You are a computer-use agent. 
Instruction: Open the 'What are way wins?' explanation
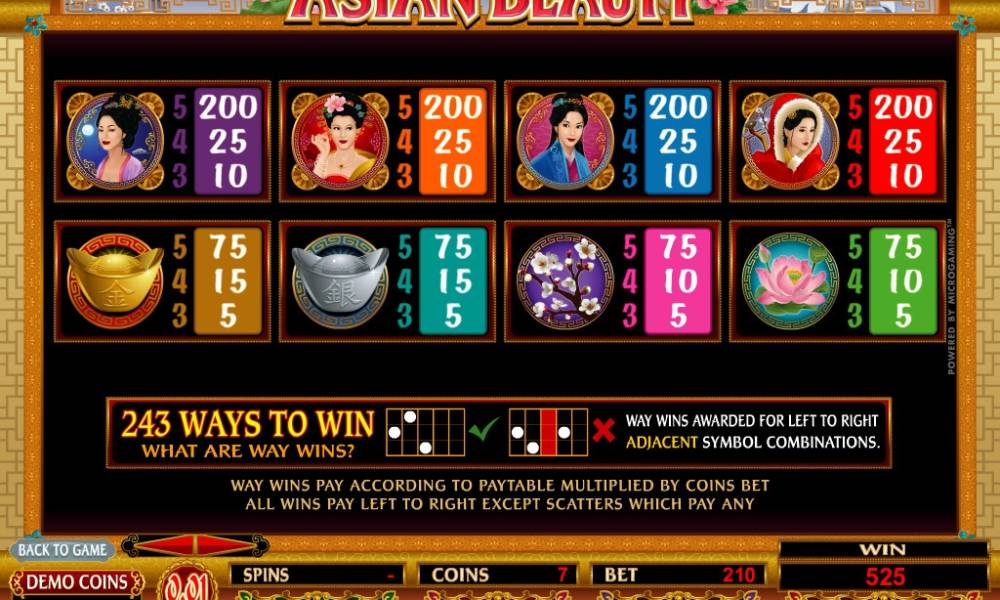[247, 451]
